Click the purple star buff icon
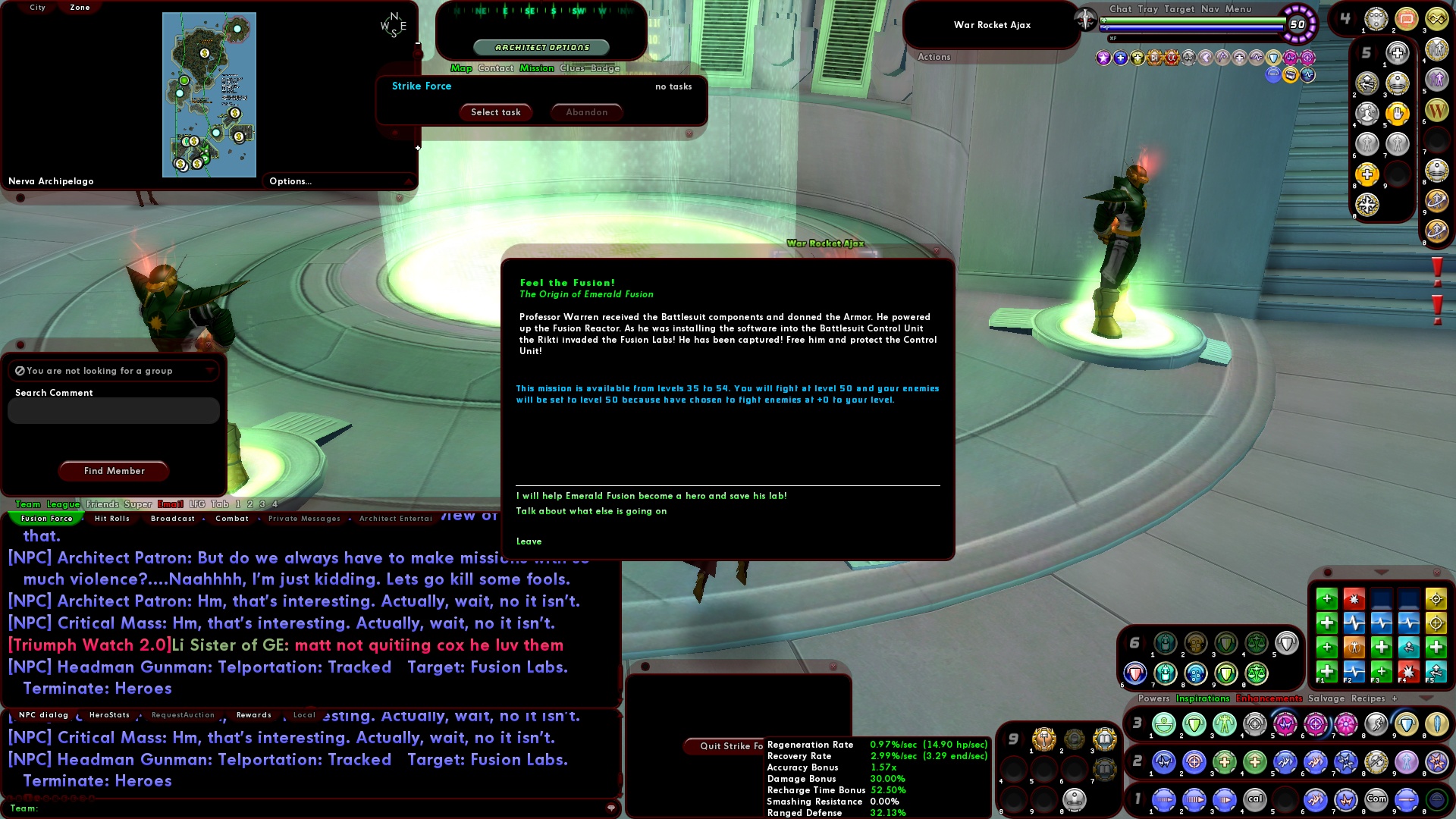Viewport: 1456px width, 819px height. (x=1103, y=58)
